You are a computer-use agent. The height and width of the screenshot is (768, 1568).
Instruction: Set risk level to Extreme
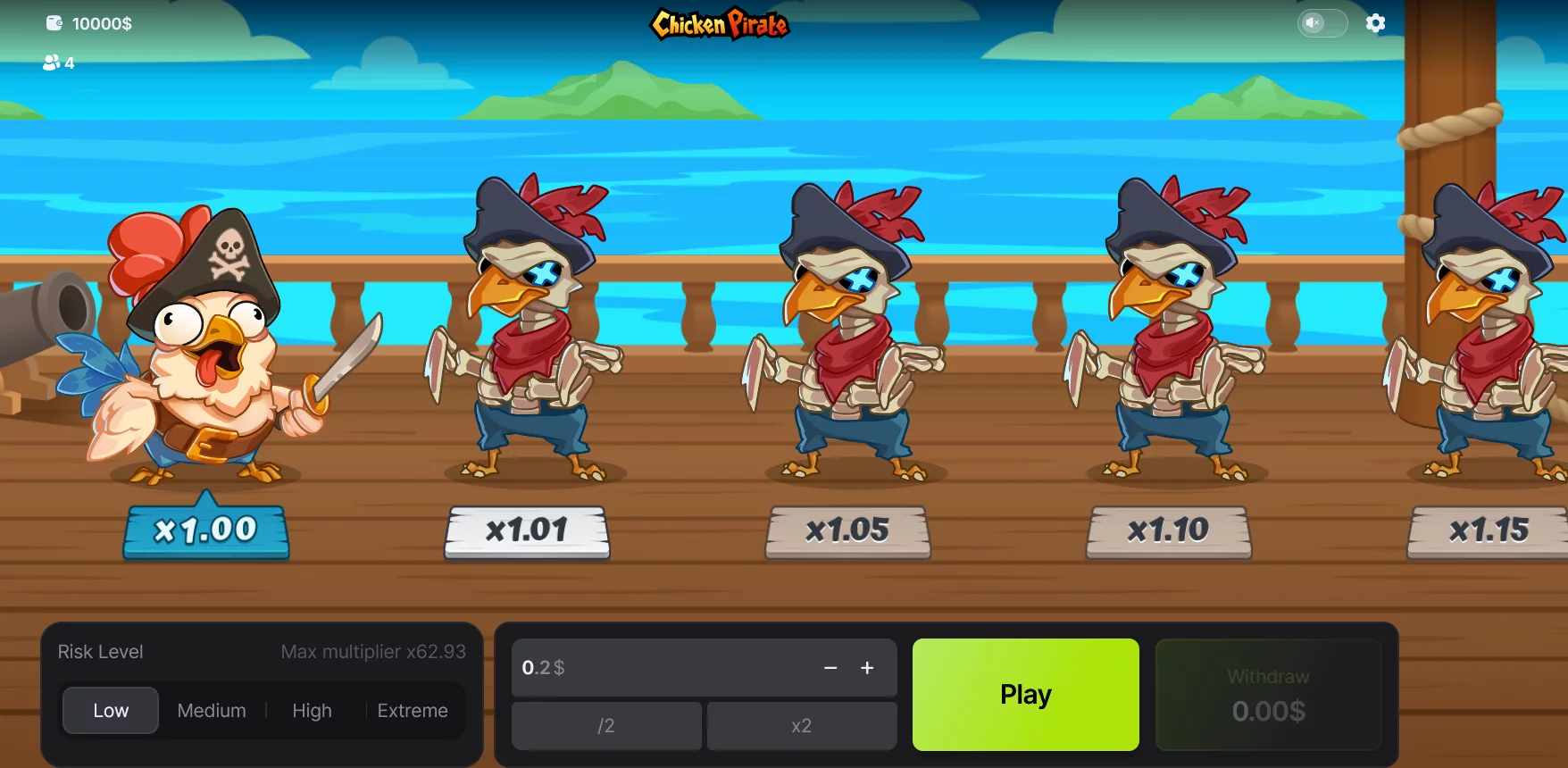coord(413,710)
